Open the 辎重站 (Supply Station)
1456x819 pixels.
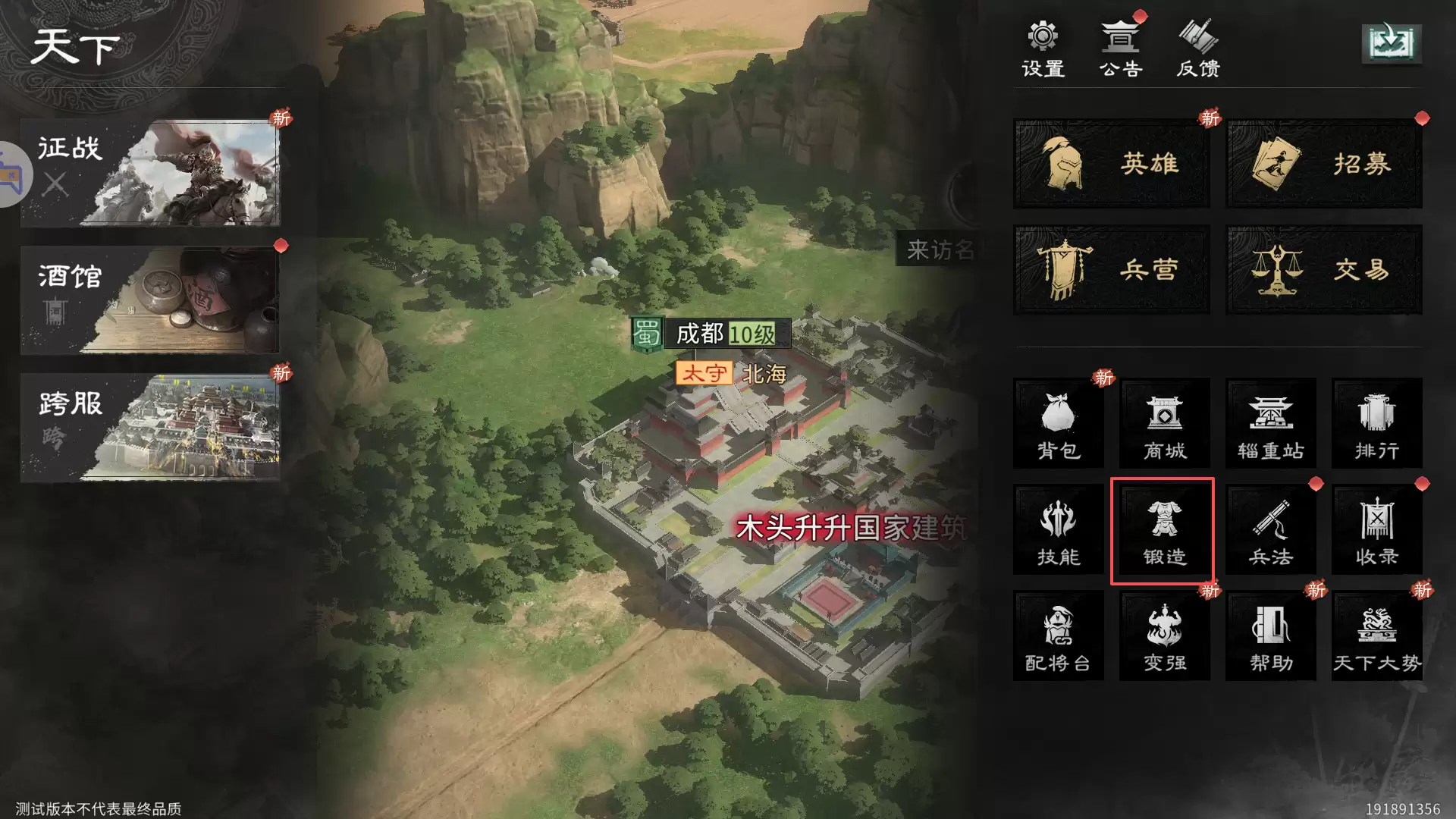1271,423
